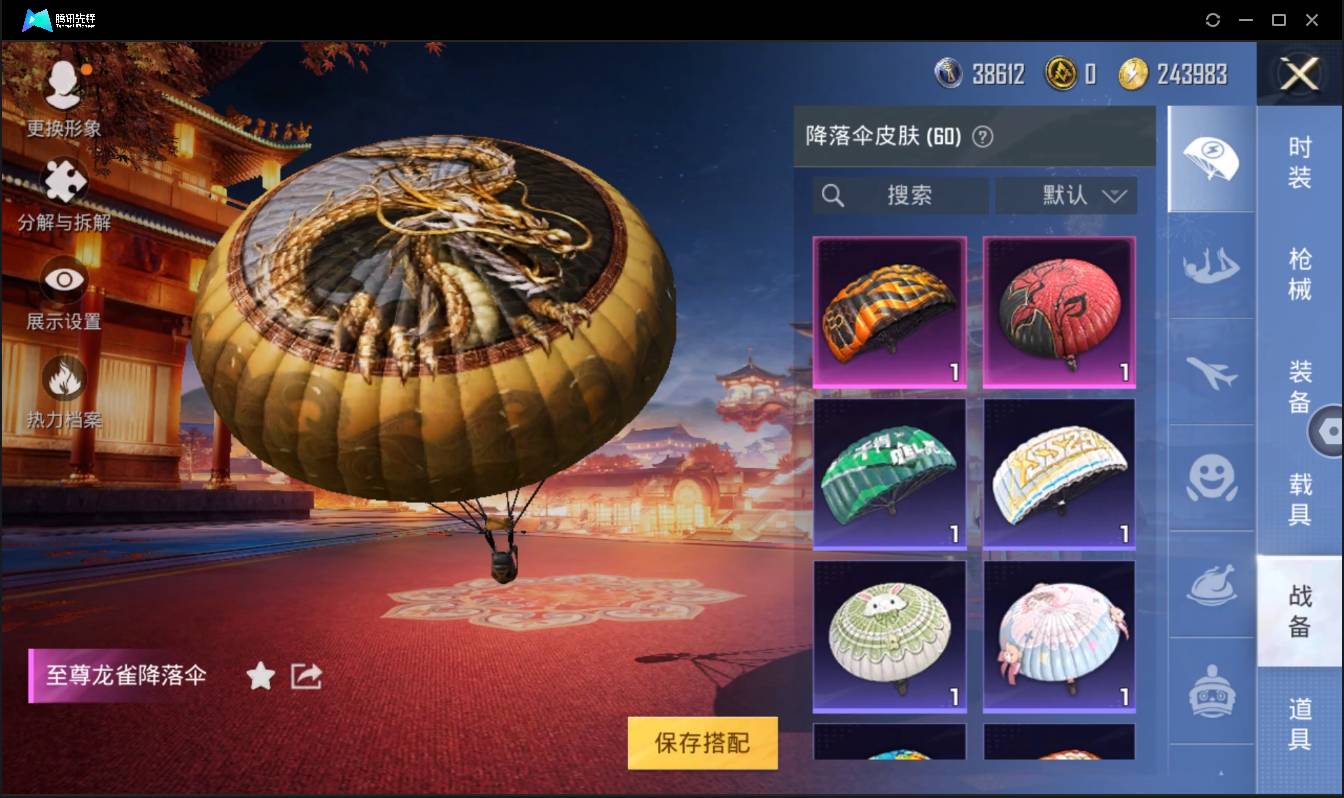
Task: Switch to the 道具 tab
Action: click(x=1300, y=722)
